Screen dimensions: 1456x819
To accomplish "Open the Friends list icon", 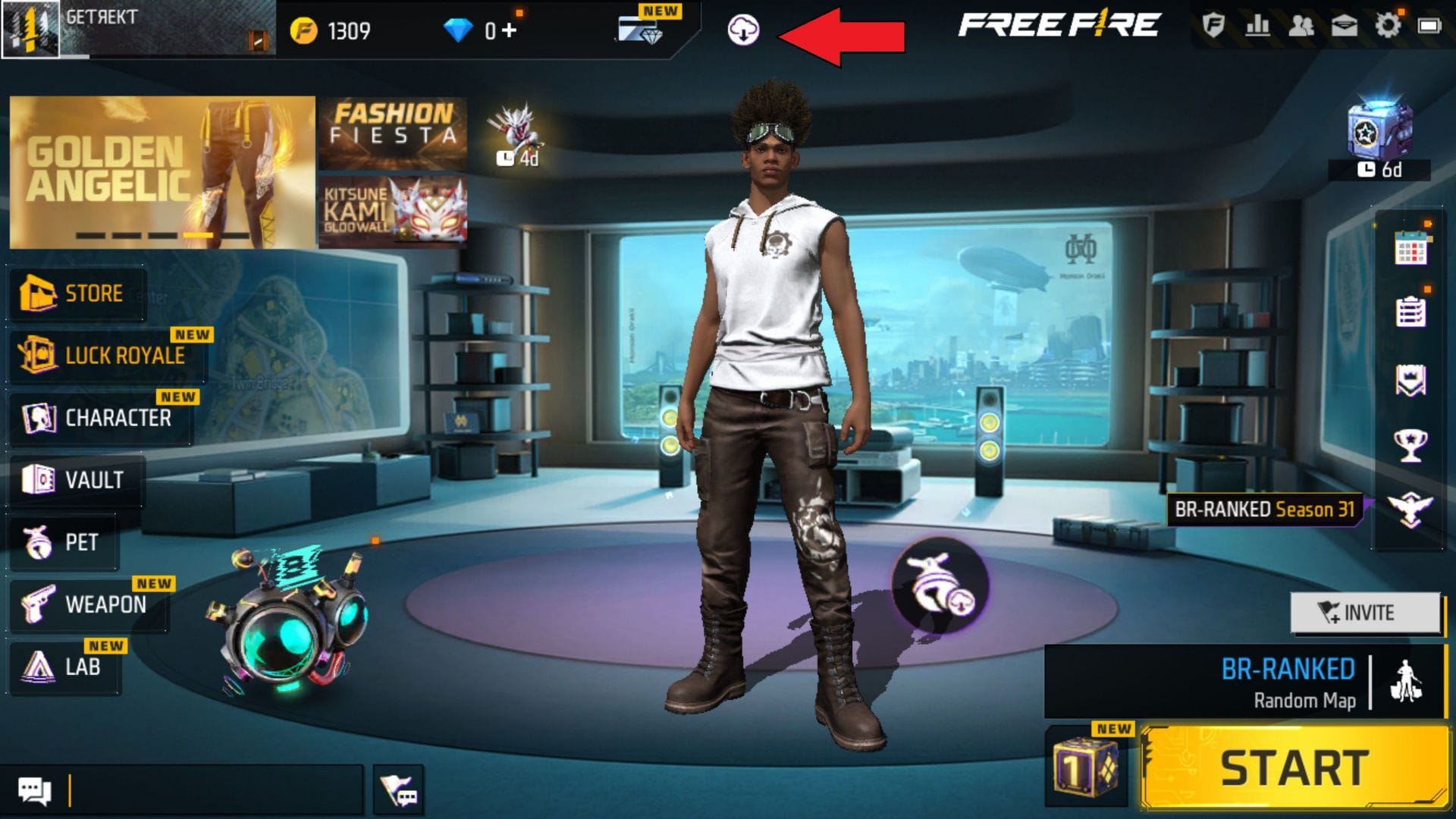I will (1301, 27).
